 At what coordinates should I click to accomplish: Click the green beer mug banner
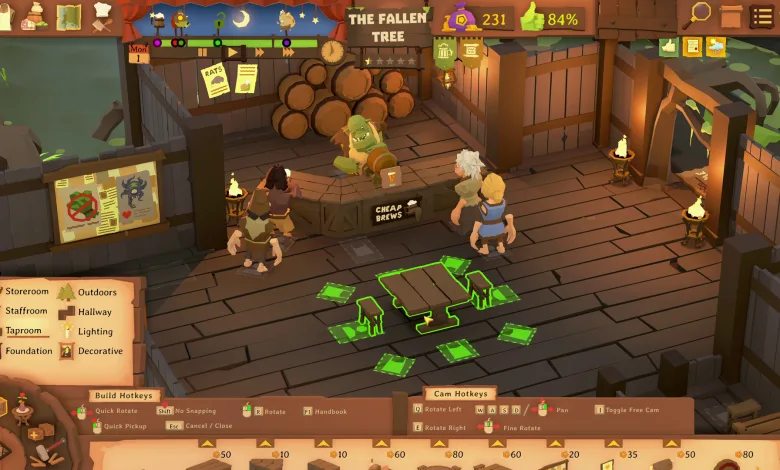coord(445,50)
